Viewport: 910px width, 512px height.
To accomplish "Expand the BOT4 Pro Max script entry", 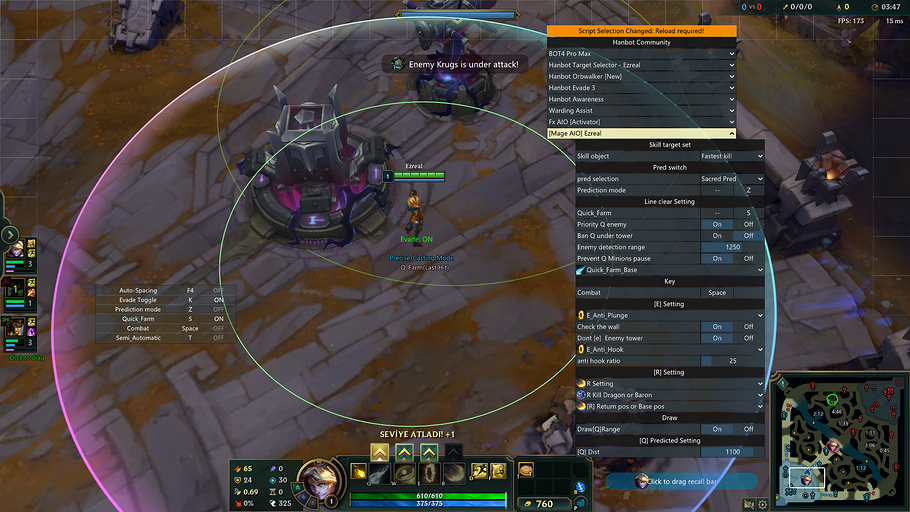I will [x=641, y=53].
